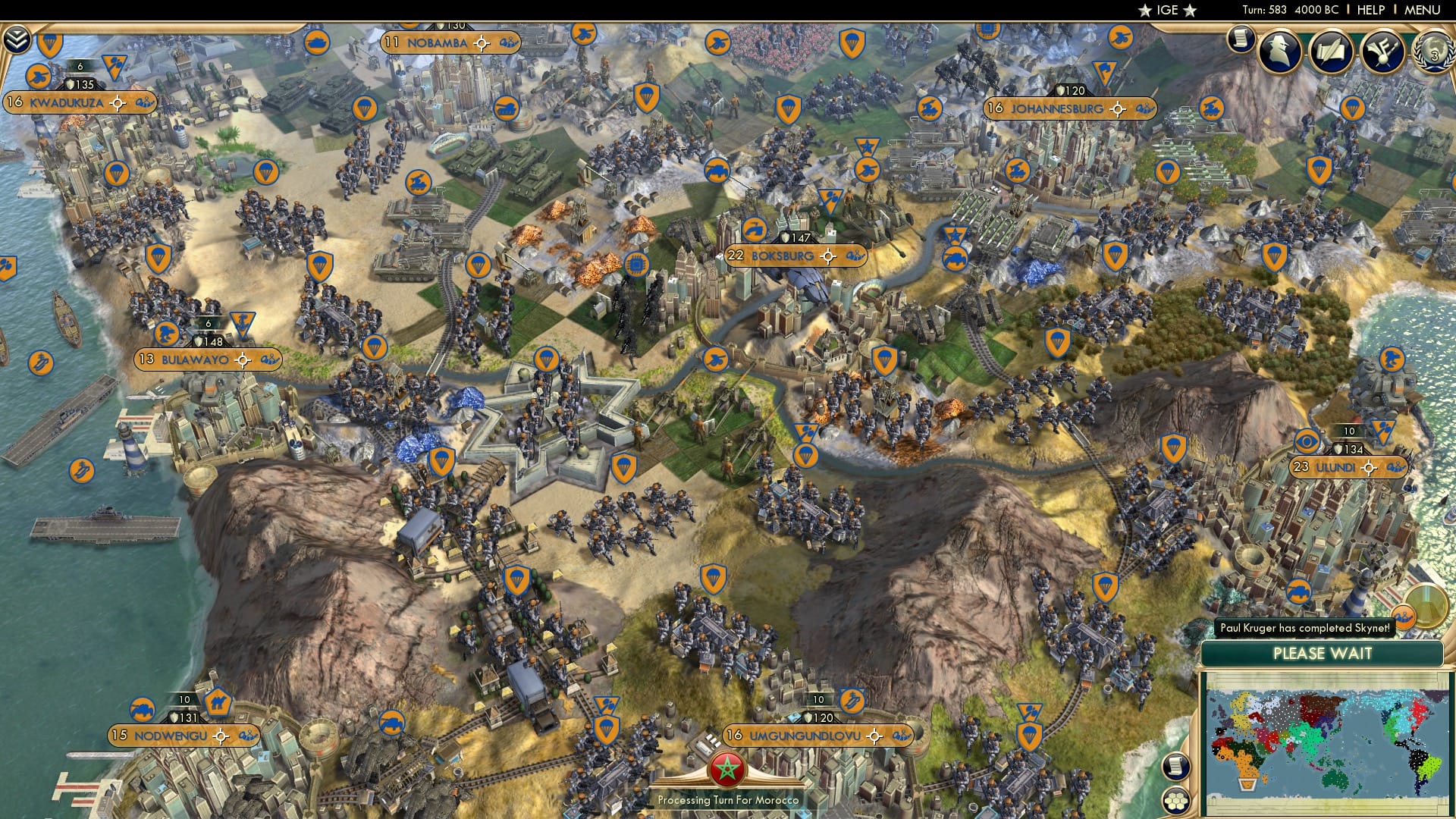Toggle citizen focus crosshair on Boksburg's banner
This screenshot has height=819, width=1456.
tap(827, 258)
